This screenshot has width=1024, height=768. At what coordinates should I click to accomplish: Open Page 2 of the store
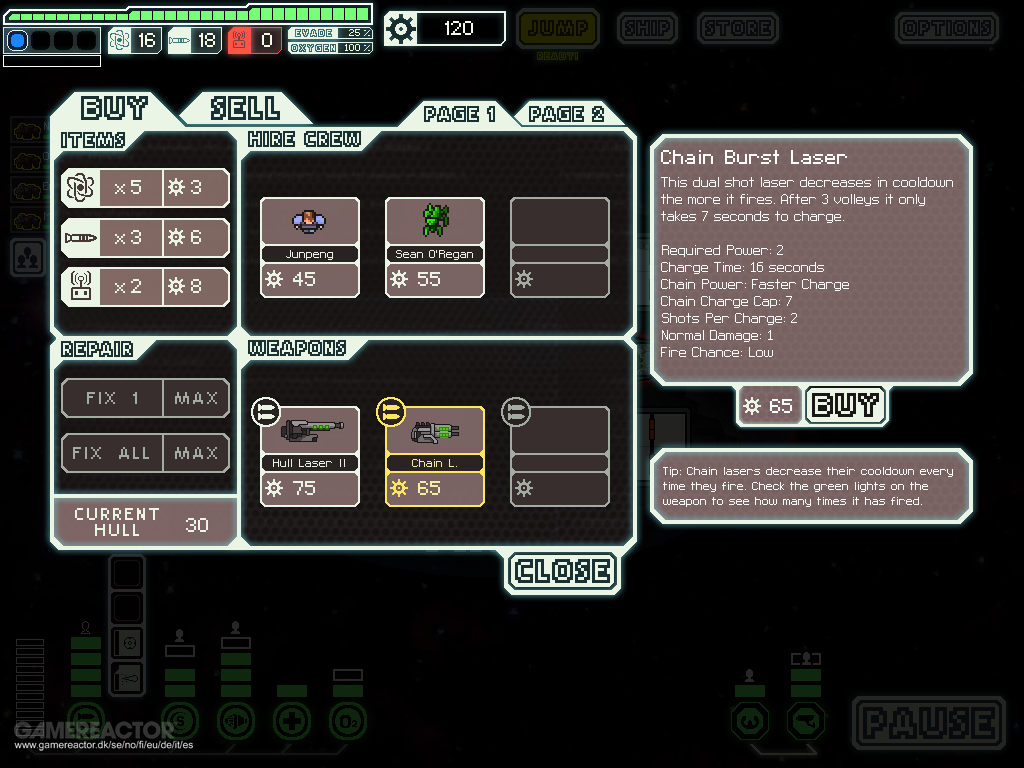point(567,113)
